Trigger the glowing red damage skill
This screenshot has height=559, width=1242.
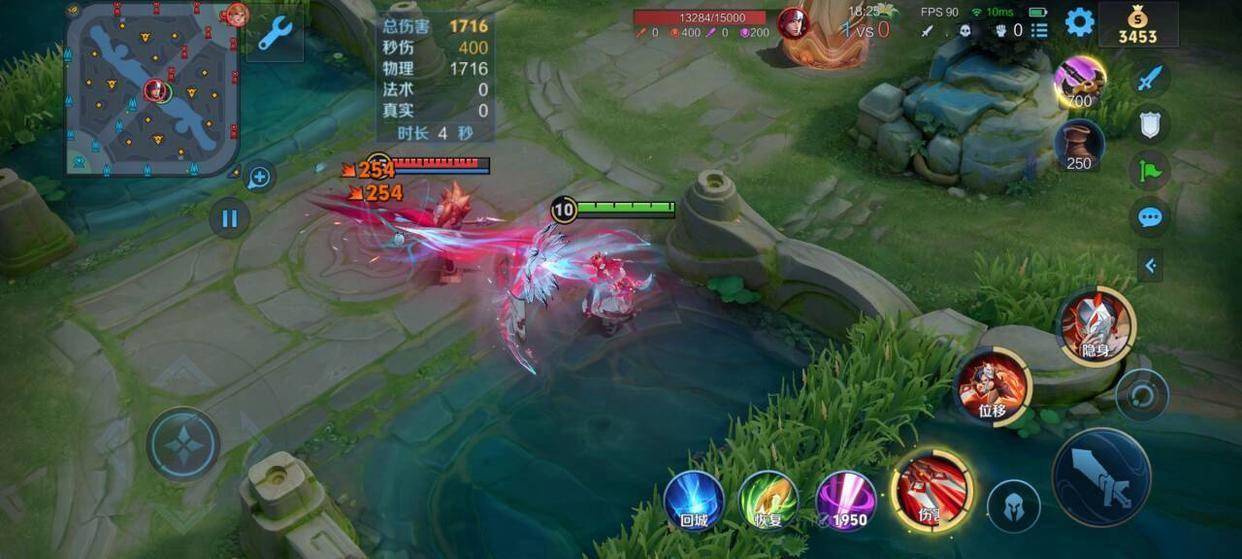pos(932,490)
